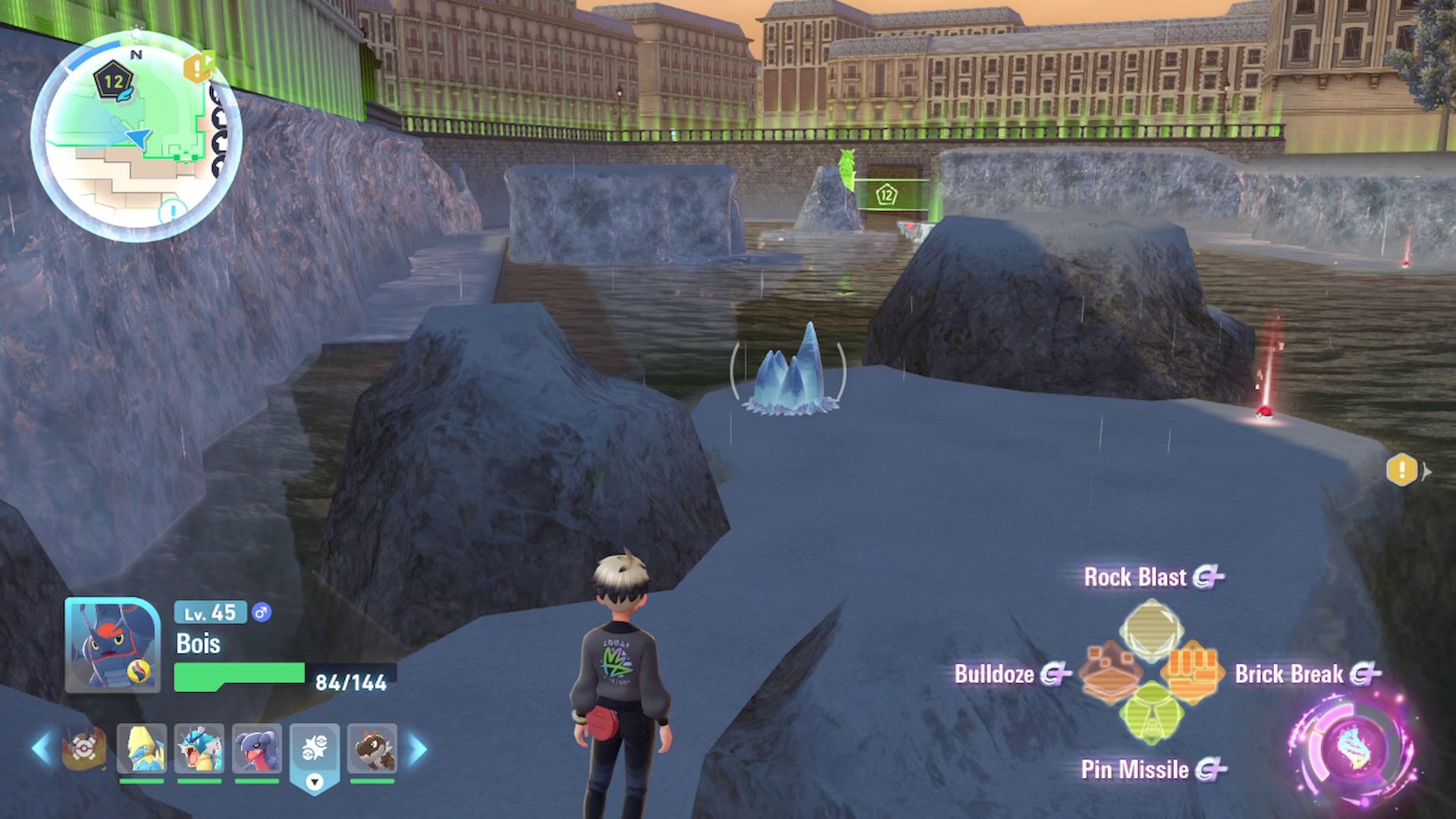Image resolution: width=1456 pixels, height=819 pixels.
Task: Switch to Gyarados in the party bar
Action: point(199,748)
